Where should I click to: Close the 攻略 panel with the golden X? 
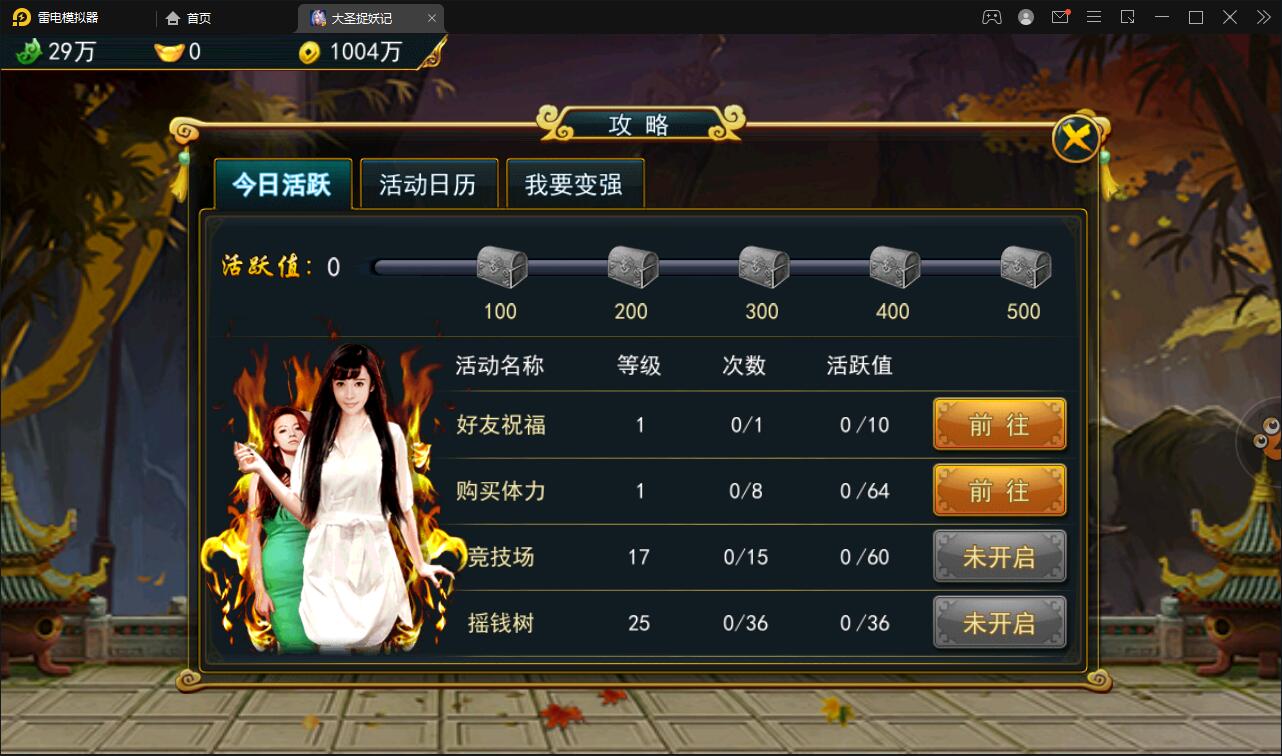tap(1076, 137)
